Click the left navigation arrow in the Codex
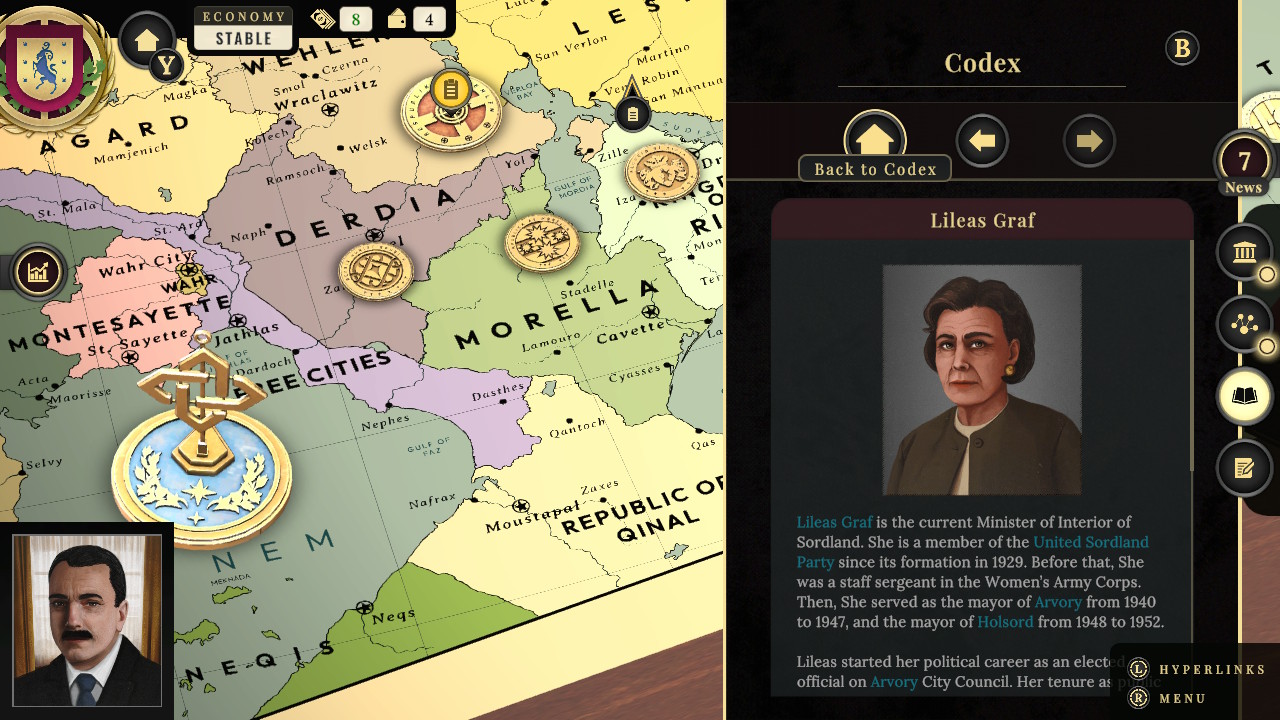 pos(982,140)
